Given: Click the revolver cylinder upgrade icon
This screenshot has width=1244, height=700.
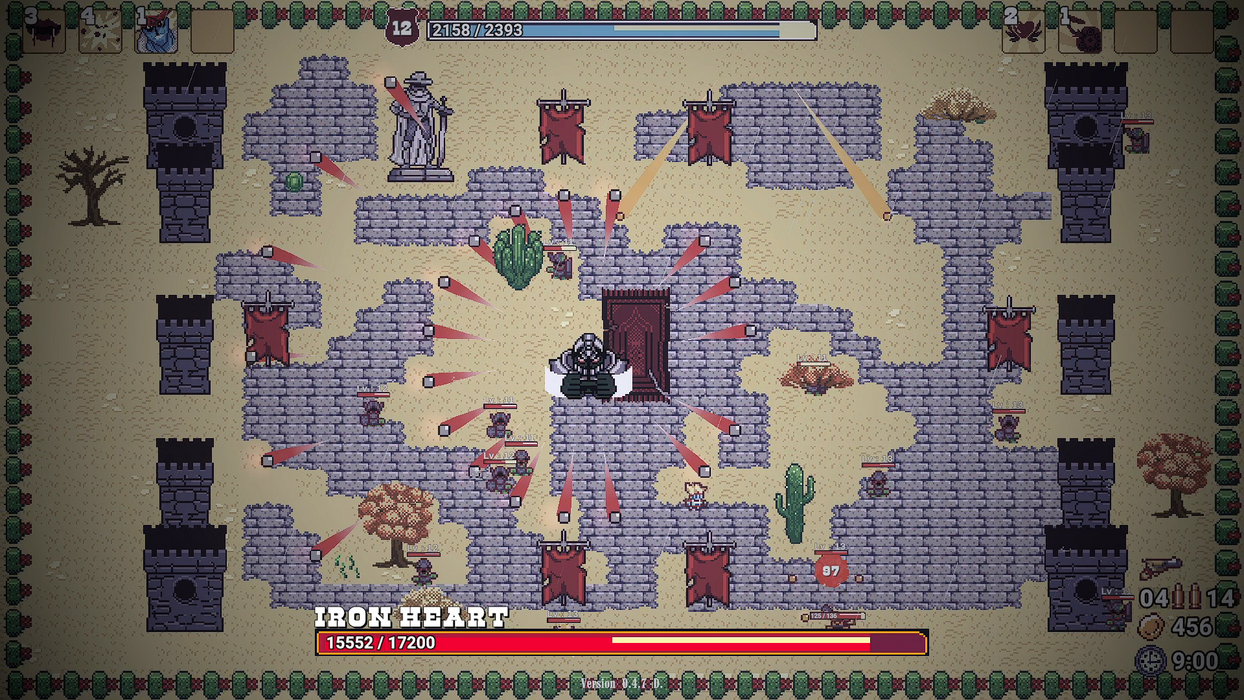Looking at the screenshot, I should (x=1081, y=32).
